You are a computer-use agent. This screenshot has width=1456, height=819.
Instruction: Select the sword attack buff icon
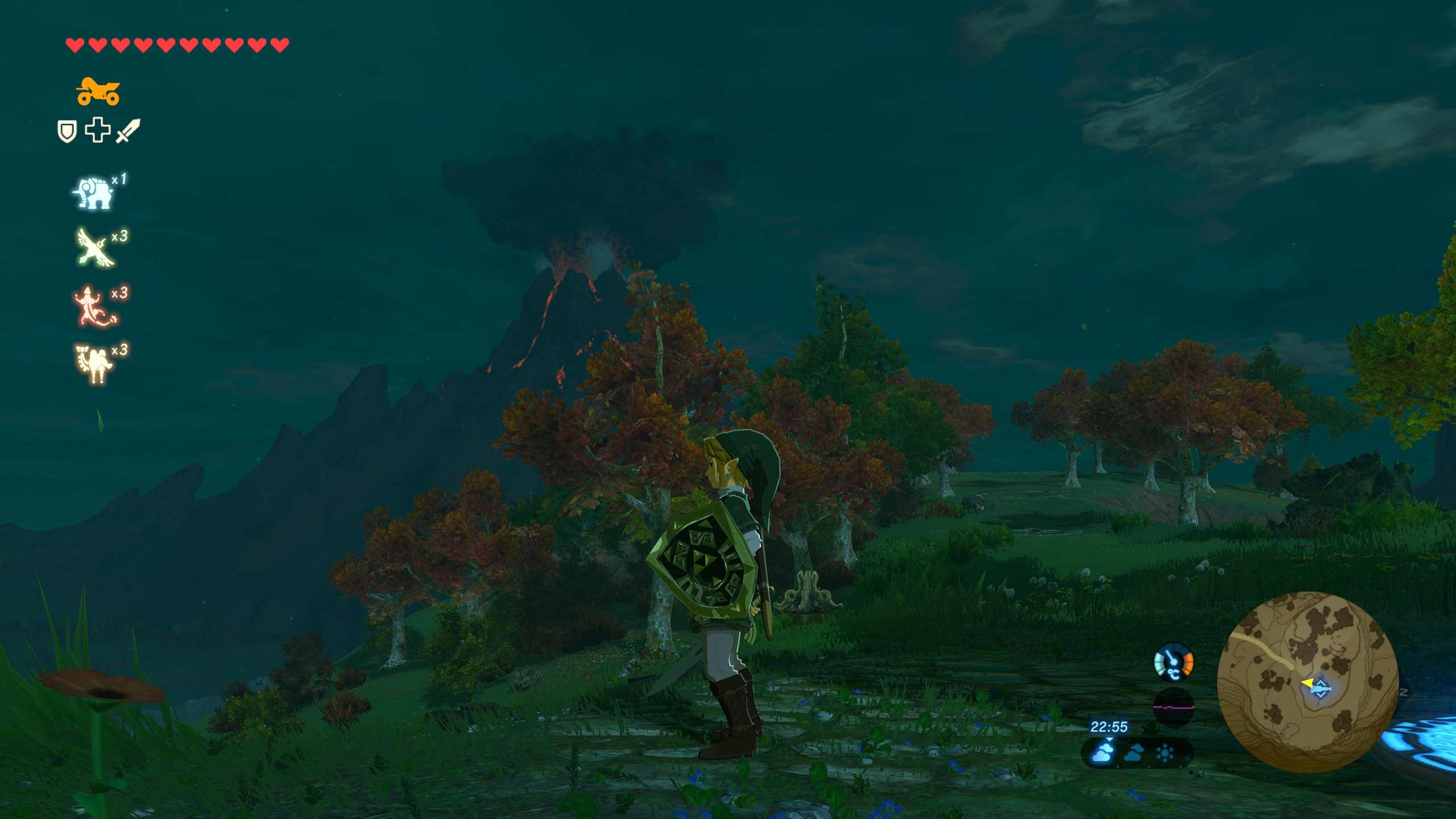pyautogui.click(x=129, y=131)
